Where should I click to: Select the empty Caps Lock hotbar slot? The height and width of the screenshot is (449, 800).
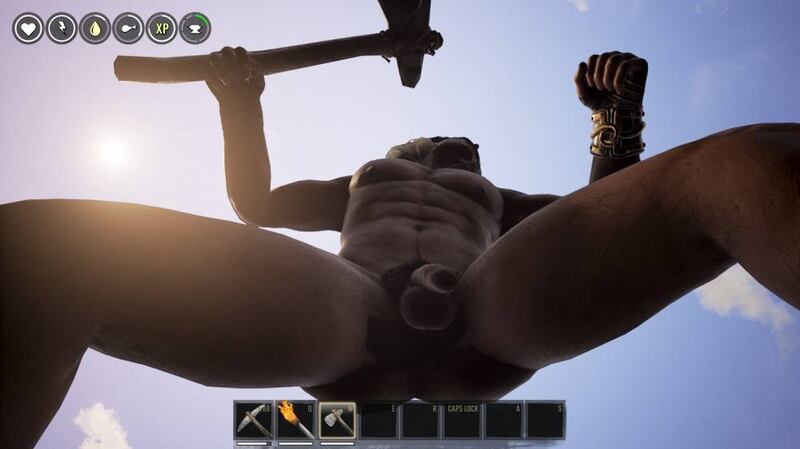tap(462, 420)
